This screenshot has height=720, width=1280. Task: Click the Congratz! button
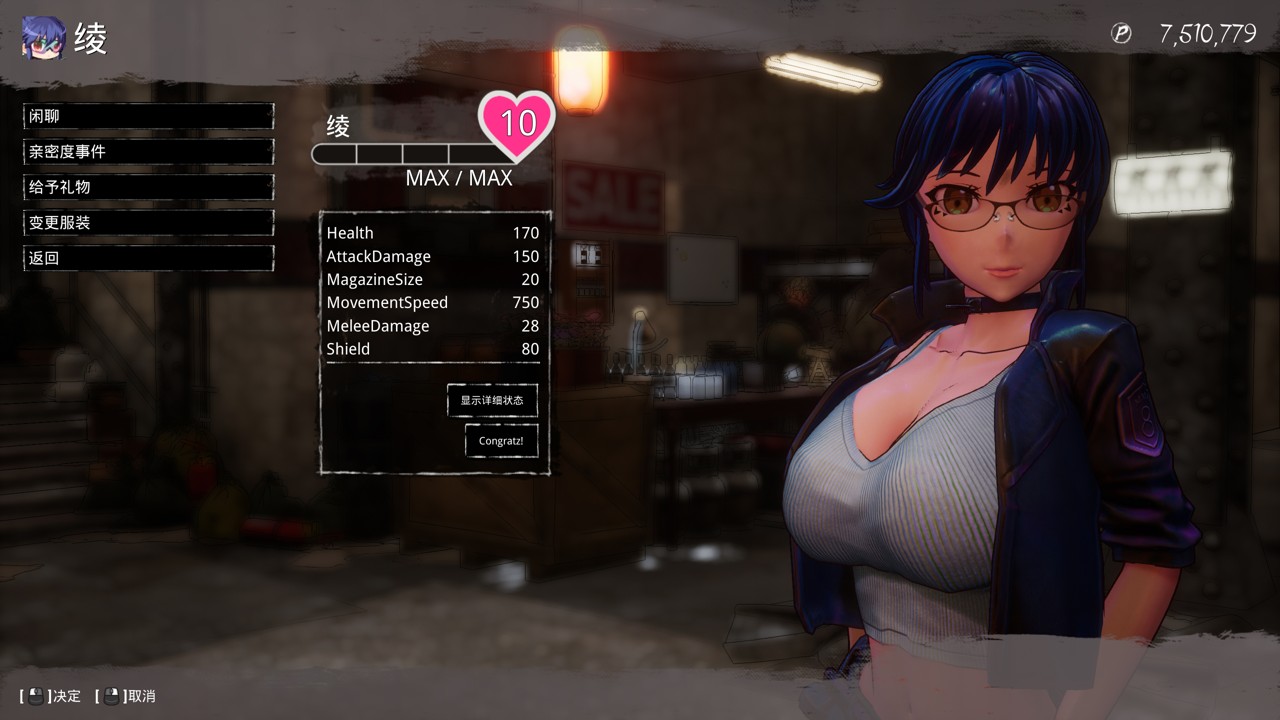[501, 440]
